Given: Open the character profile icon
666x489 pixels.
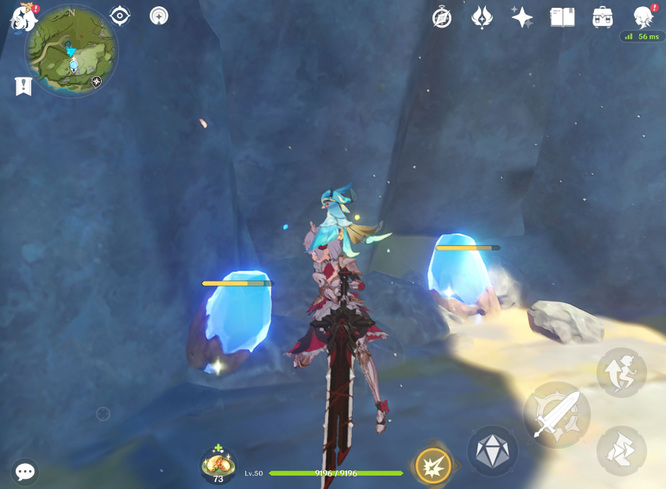Looking at the screenshot, I should click(643, 16).
